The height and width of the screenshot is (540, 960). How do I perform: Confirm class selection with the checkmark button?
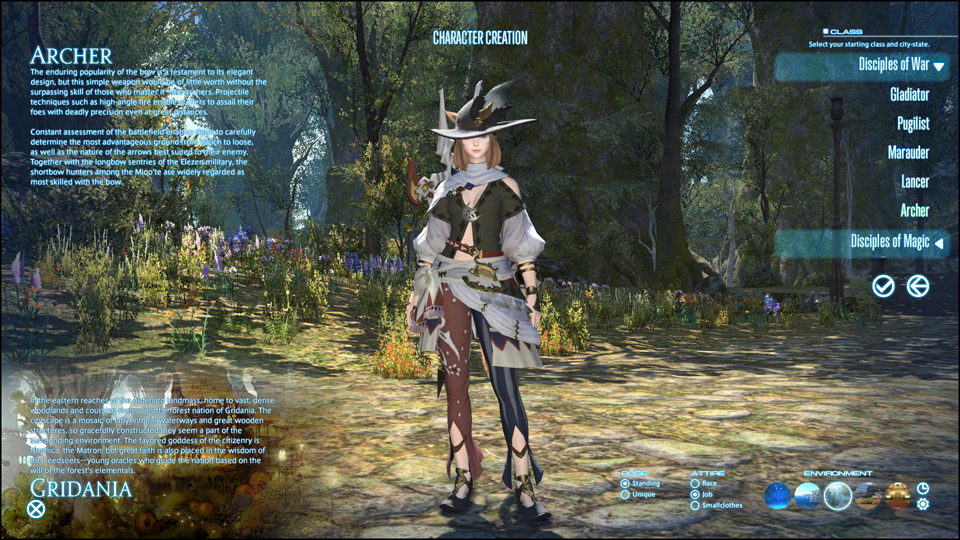click(x=883, y=287)
